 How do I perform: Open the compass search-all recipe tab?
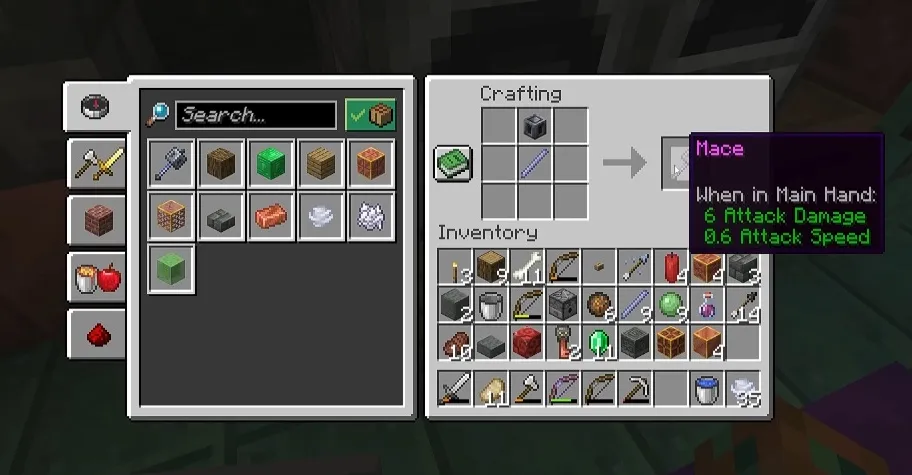(x=94, y=106)
